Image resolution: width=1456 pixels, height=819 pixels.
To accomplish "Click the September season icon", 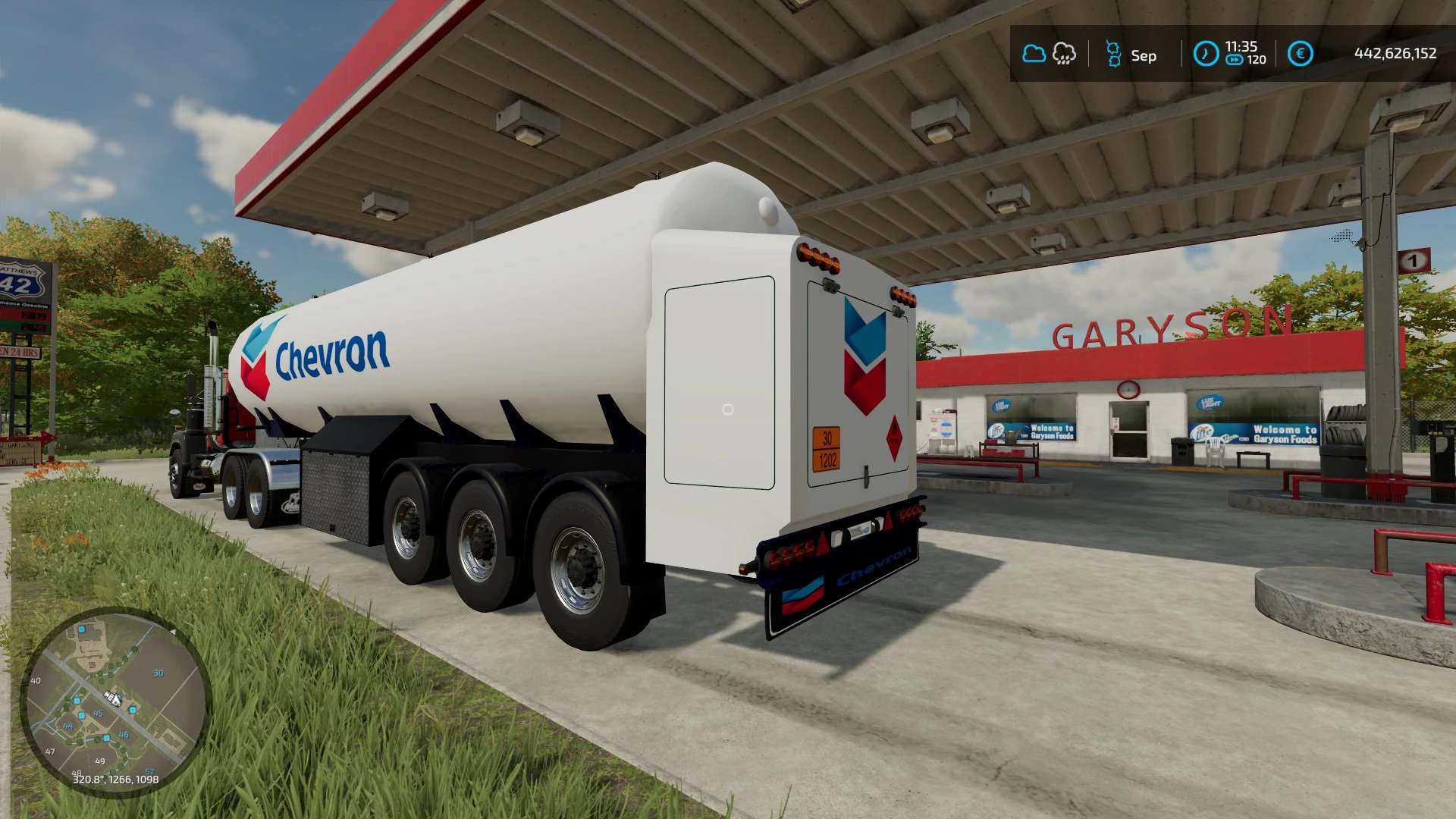I will [1113, 55].
